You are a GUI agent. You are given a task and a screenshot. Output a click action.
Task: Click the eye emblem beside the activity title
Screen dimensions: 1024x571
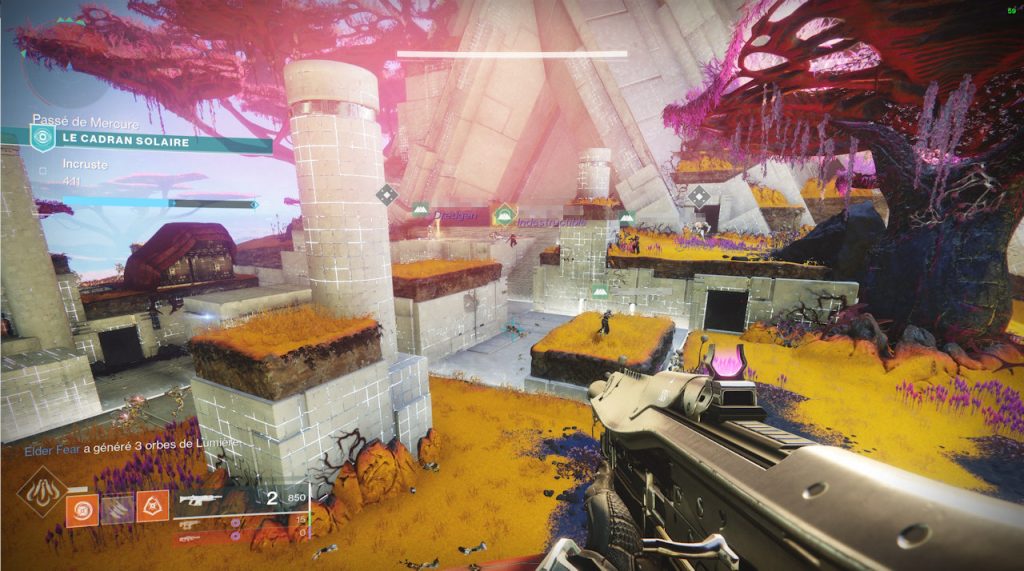[41, 144]
